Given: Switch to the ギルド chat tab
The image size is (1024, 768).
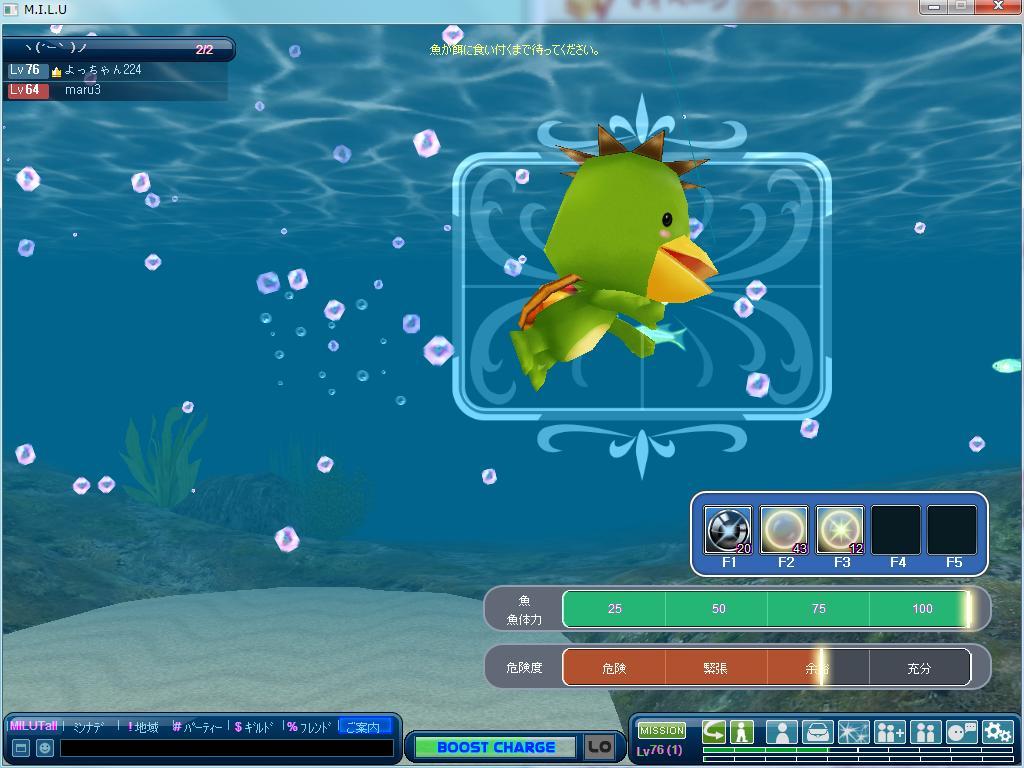Looking at the screenshot, I should [255, 727].
